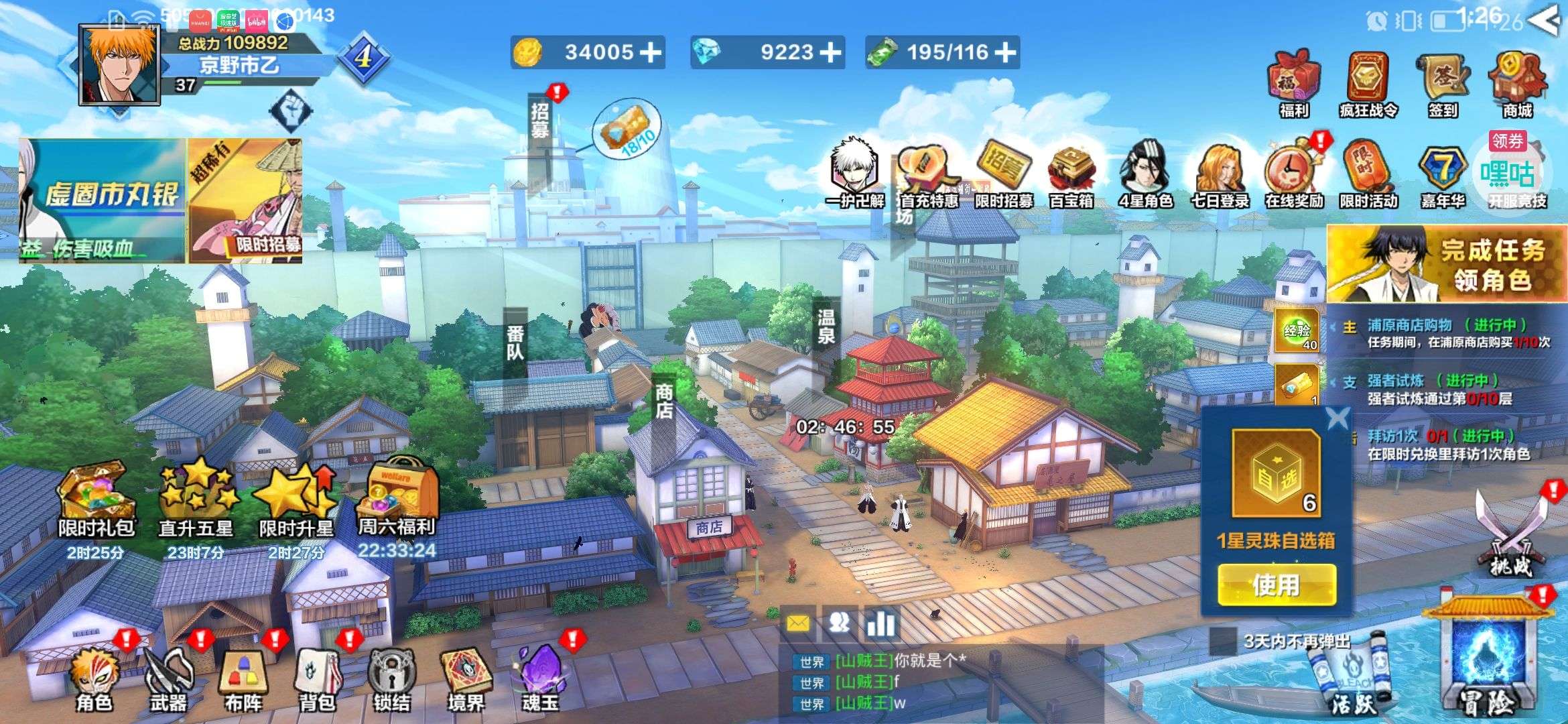Open the 百宝箱 treasure box
This screenshot has width=1568, height=724.
[x=1071, y=174]
